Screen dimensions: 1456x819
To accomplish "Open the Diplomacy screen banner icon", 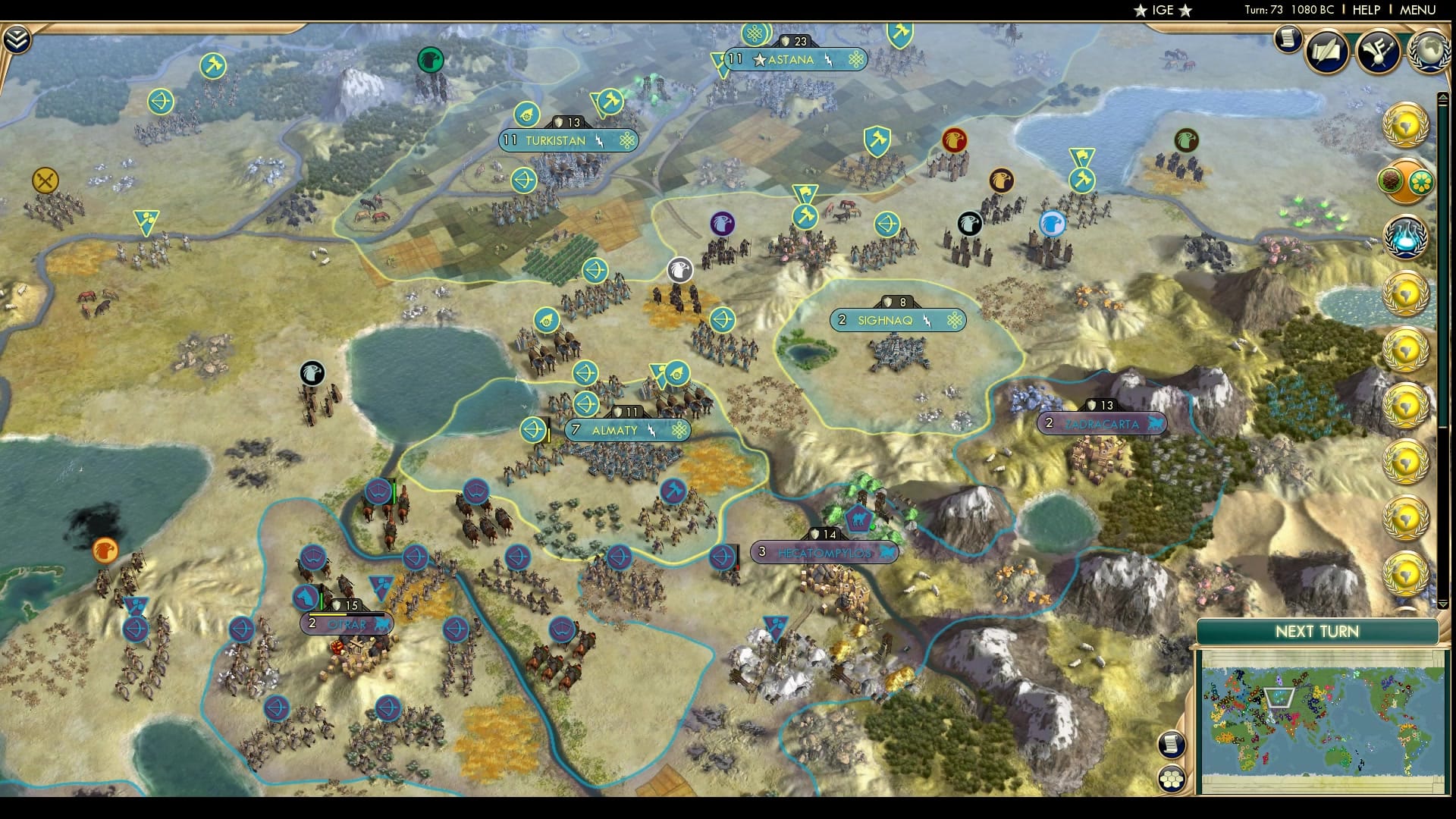I will [1379, 49].
